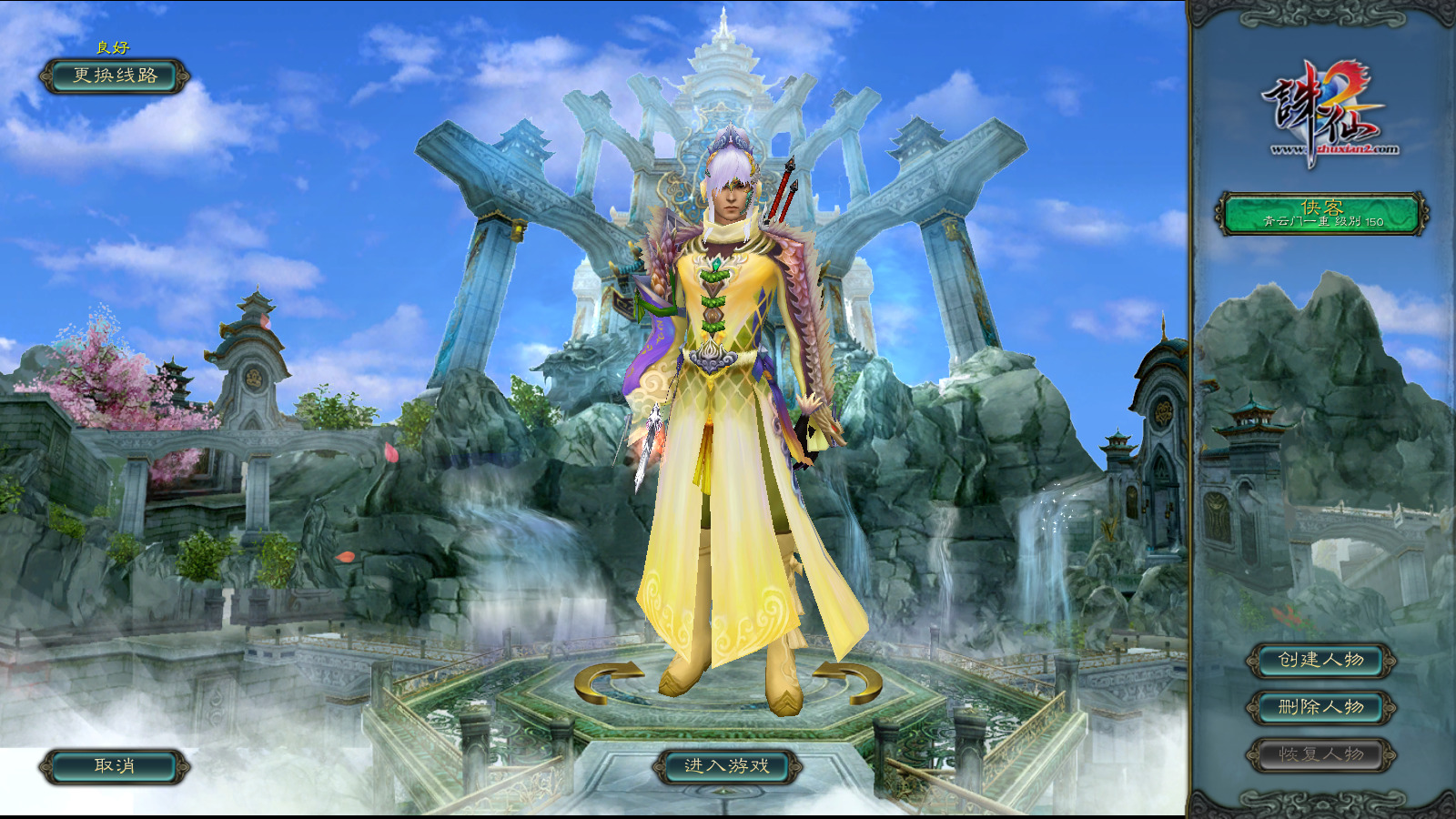
Task: Select the 侠客 level 150 character entry
Action: 1321,214
